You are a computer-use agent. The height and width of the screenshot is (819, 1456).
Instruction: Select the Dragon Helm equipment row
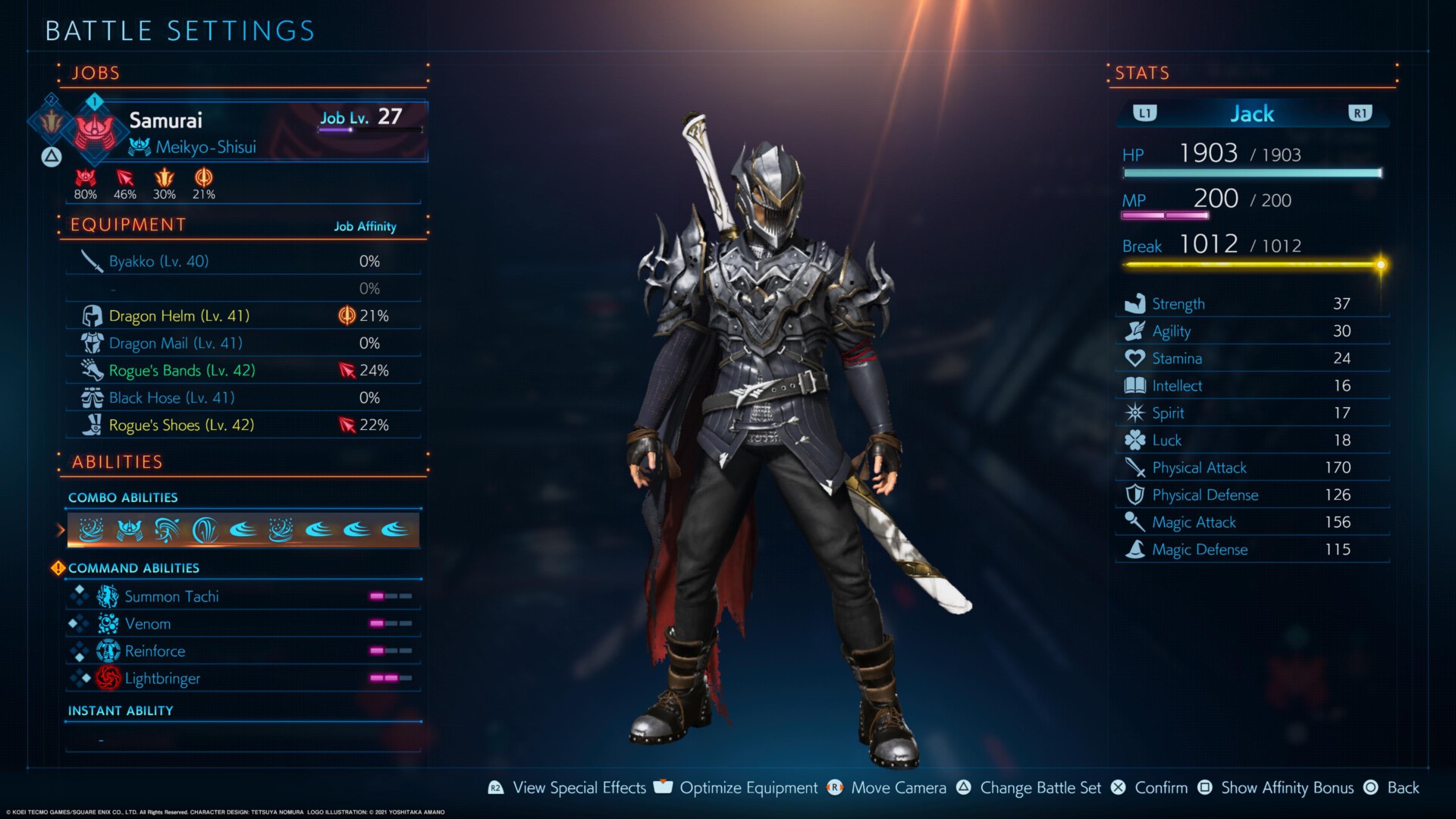pyautogui.click(x=243, y=316)
